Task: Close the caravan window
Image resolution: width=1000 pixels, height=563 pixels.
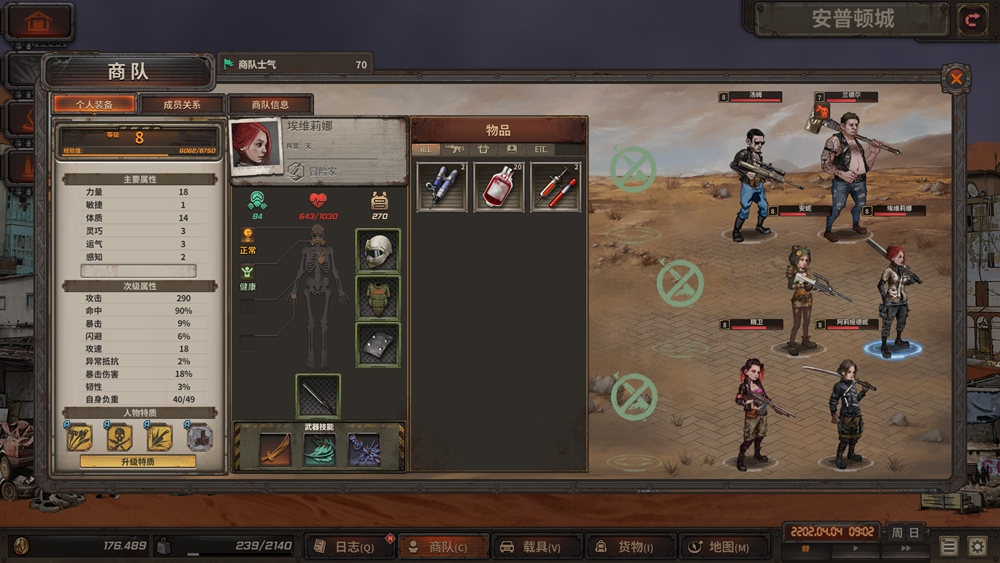Action: pyautogui.click(x=956, y=77)
